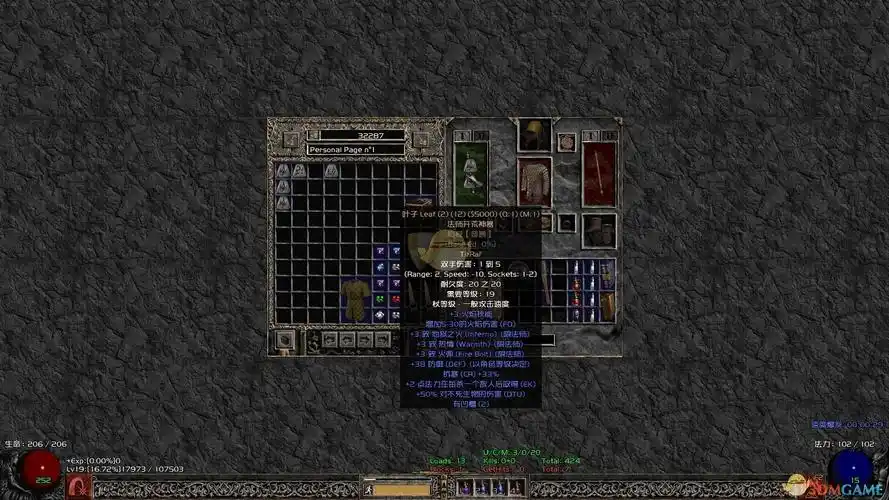Image resolution: width=889 pixels, height=500 pixels.
Task: Switch to weapon set II above left hand
Action: click(x=480, y=135)
